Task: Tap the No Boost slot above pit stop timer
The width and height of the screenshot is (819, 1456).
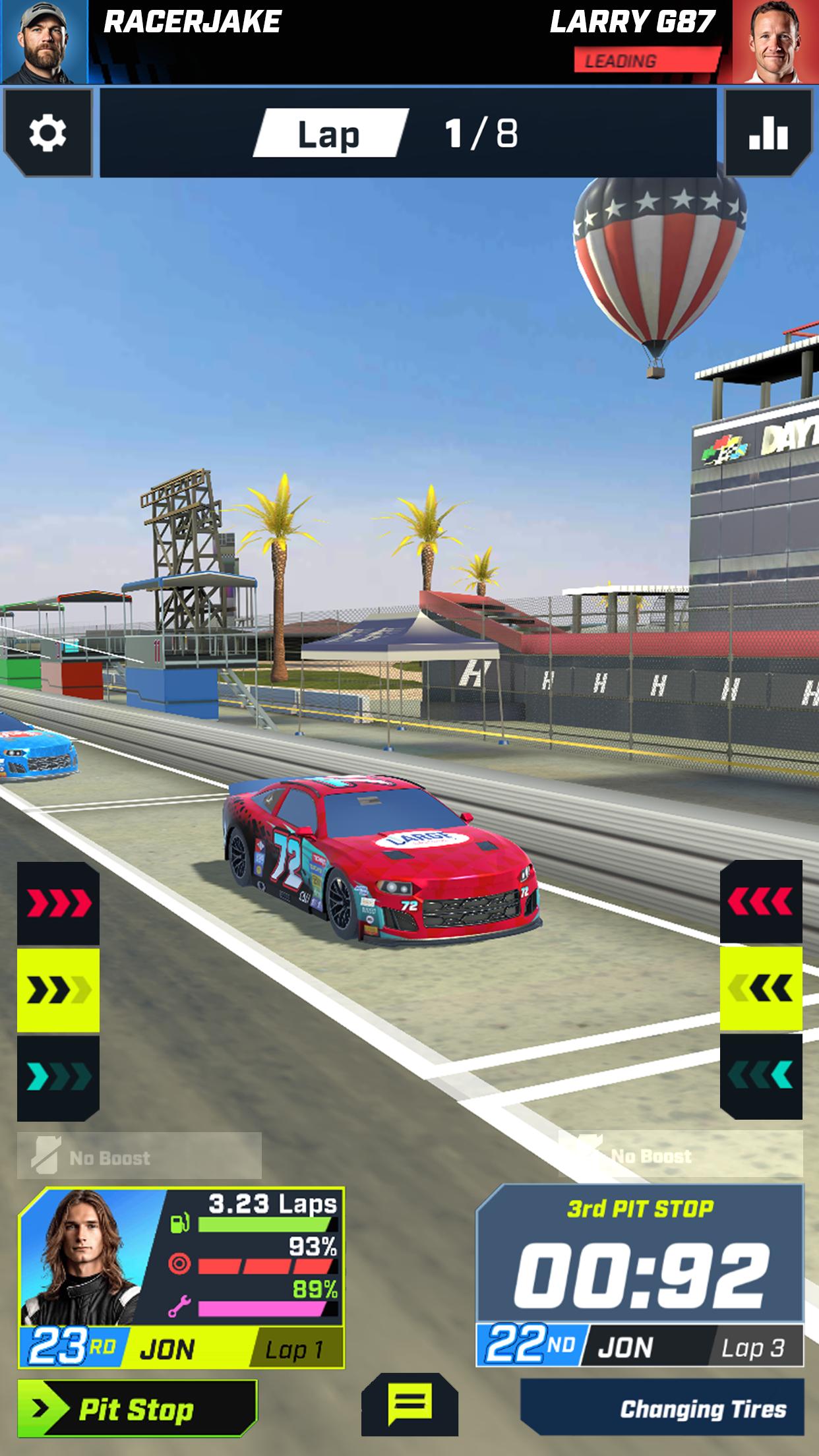Action: pyautogui.click(x=680, y=1155)
